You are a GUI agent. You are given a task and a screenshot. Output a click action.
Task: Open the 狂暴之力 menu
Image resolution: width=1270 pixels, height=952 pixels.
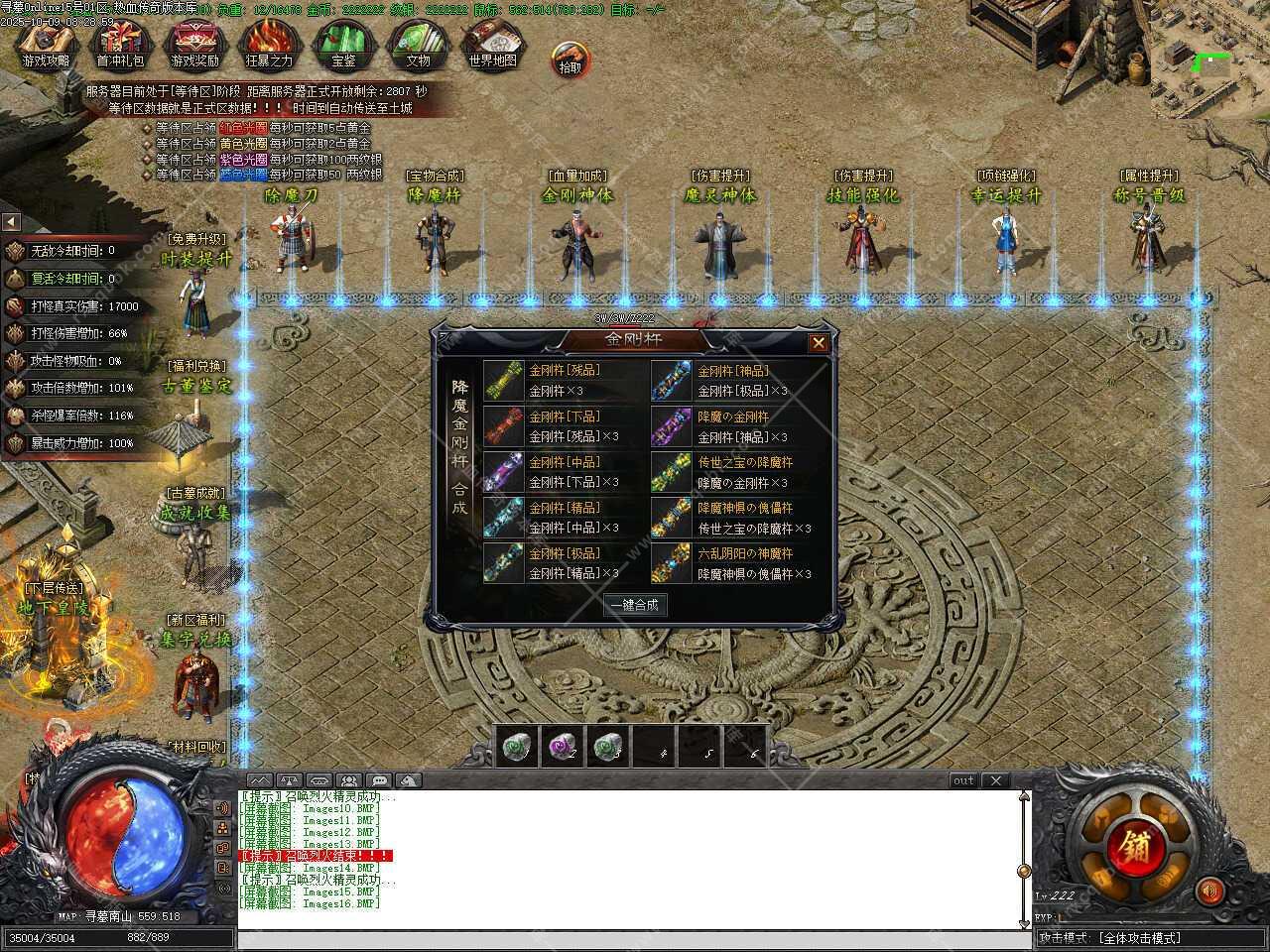(269, 46)
